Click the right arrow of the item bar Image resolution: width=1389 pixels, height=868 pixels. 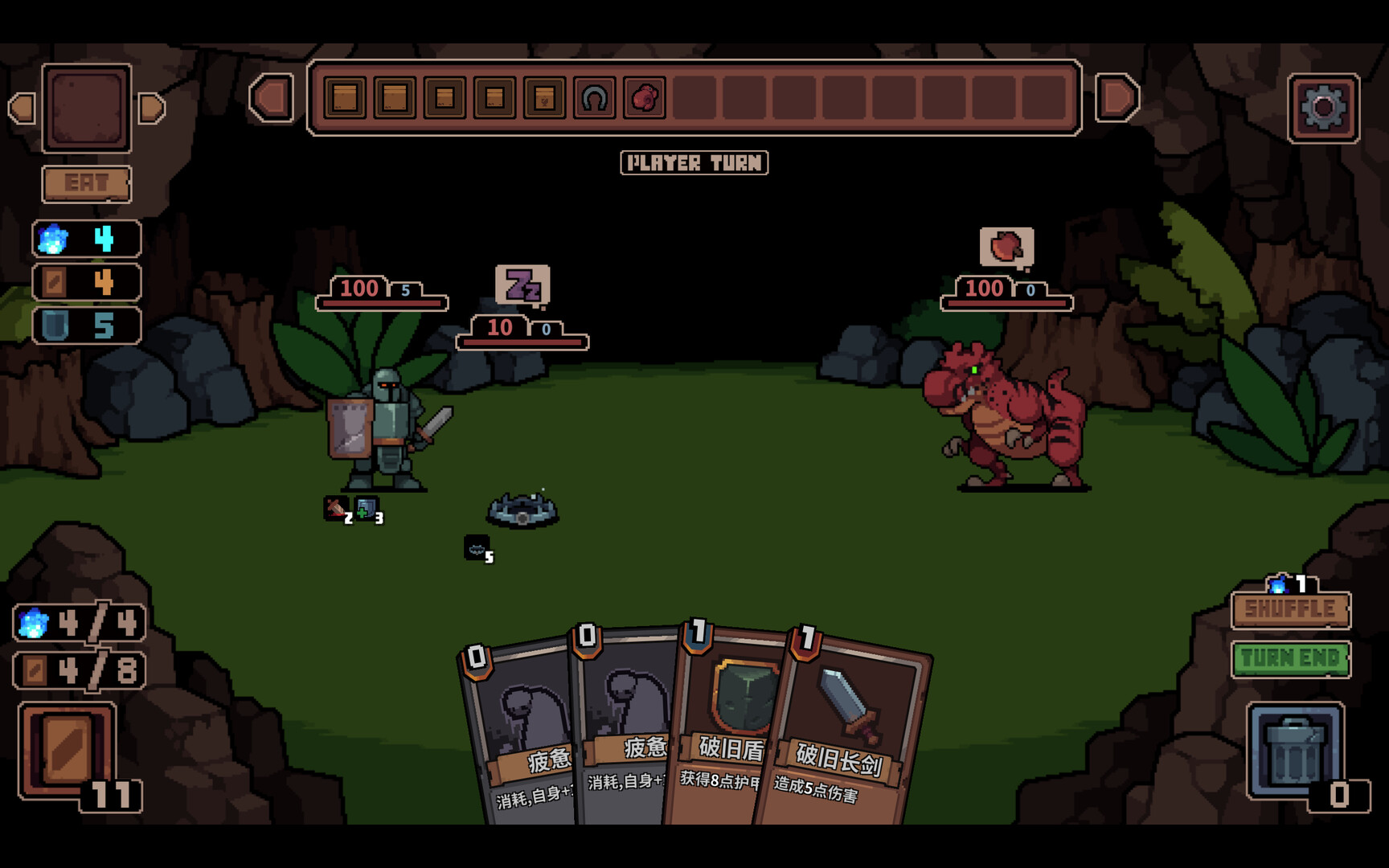point(1117,98)
